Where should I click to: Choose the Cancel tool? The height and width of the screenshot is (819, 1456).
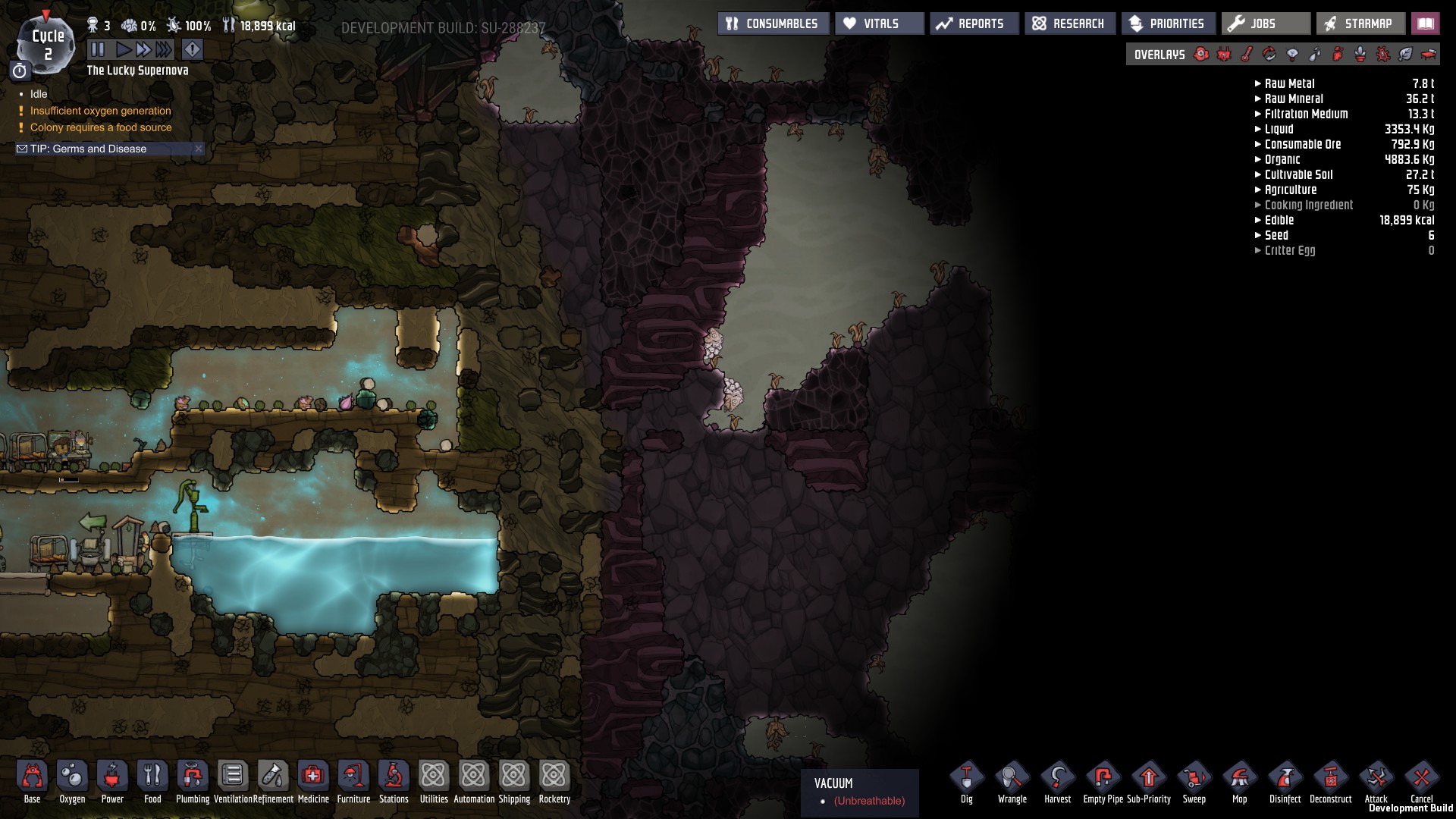(1421, 780)
